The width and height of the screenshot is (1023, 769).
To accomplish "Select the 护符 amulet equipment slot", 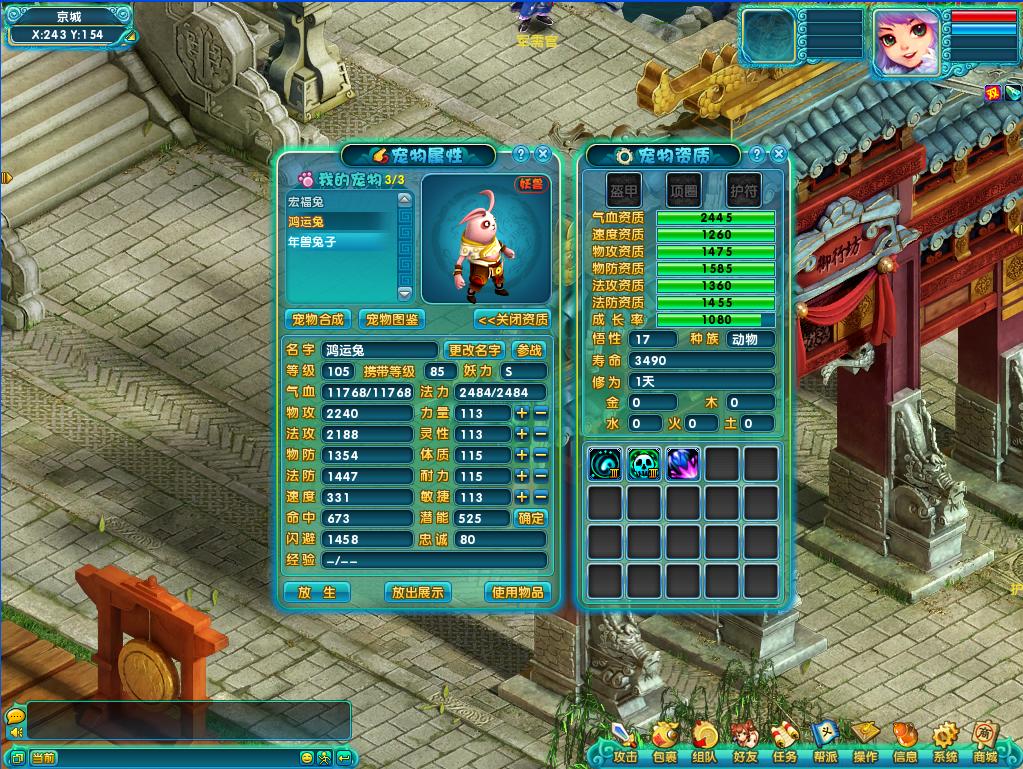I will [744, 189].
